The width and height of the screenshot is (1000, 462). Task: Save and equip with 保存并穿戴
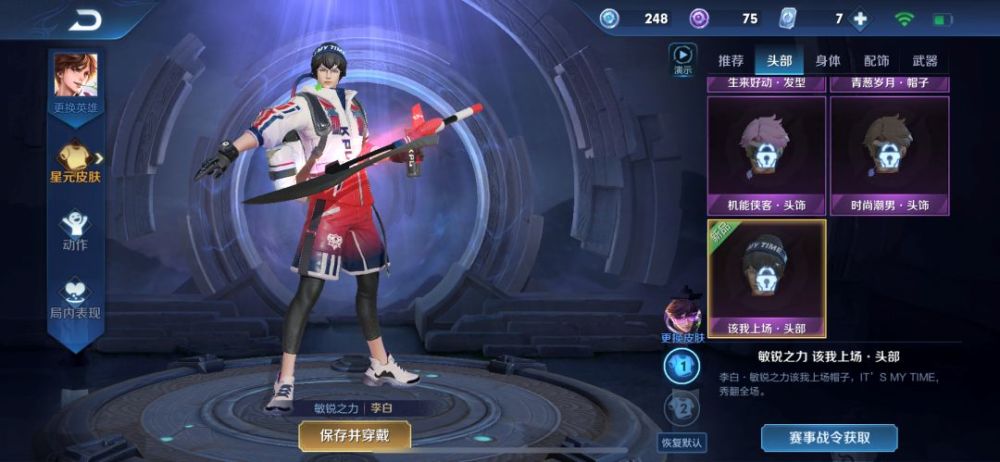354,435
